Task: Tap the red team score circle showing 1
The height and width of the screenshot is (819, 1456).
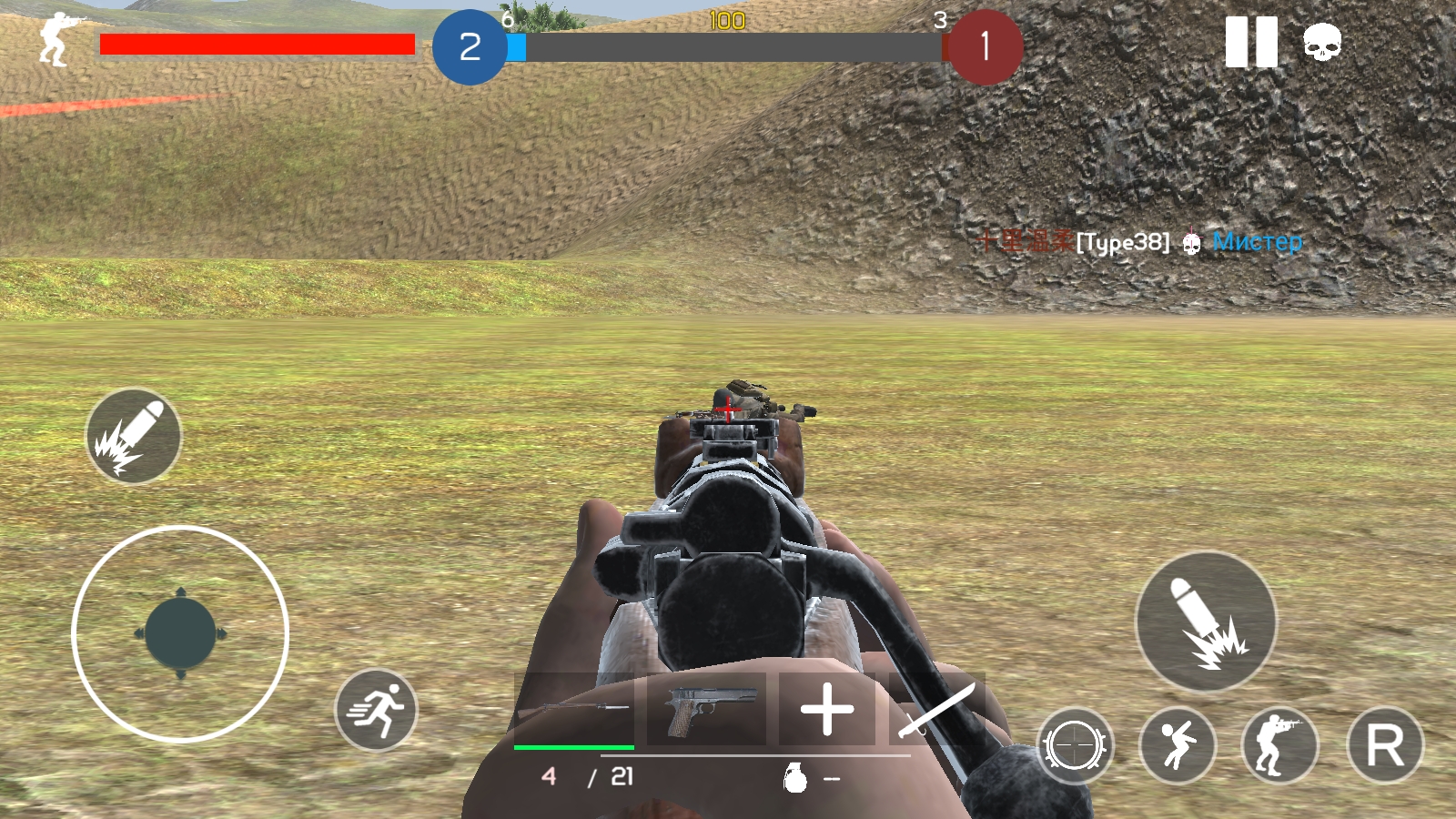Action: tap(986, 47)
